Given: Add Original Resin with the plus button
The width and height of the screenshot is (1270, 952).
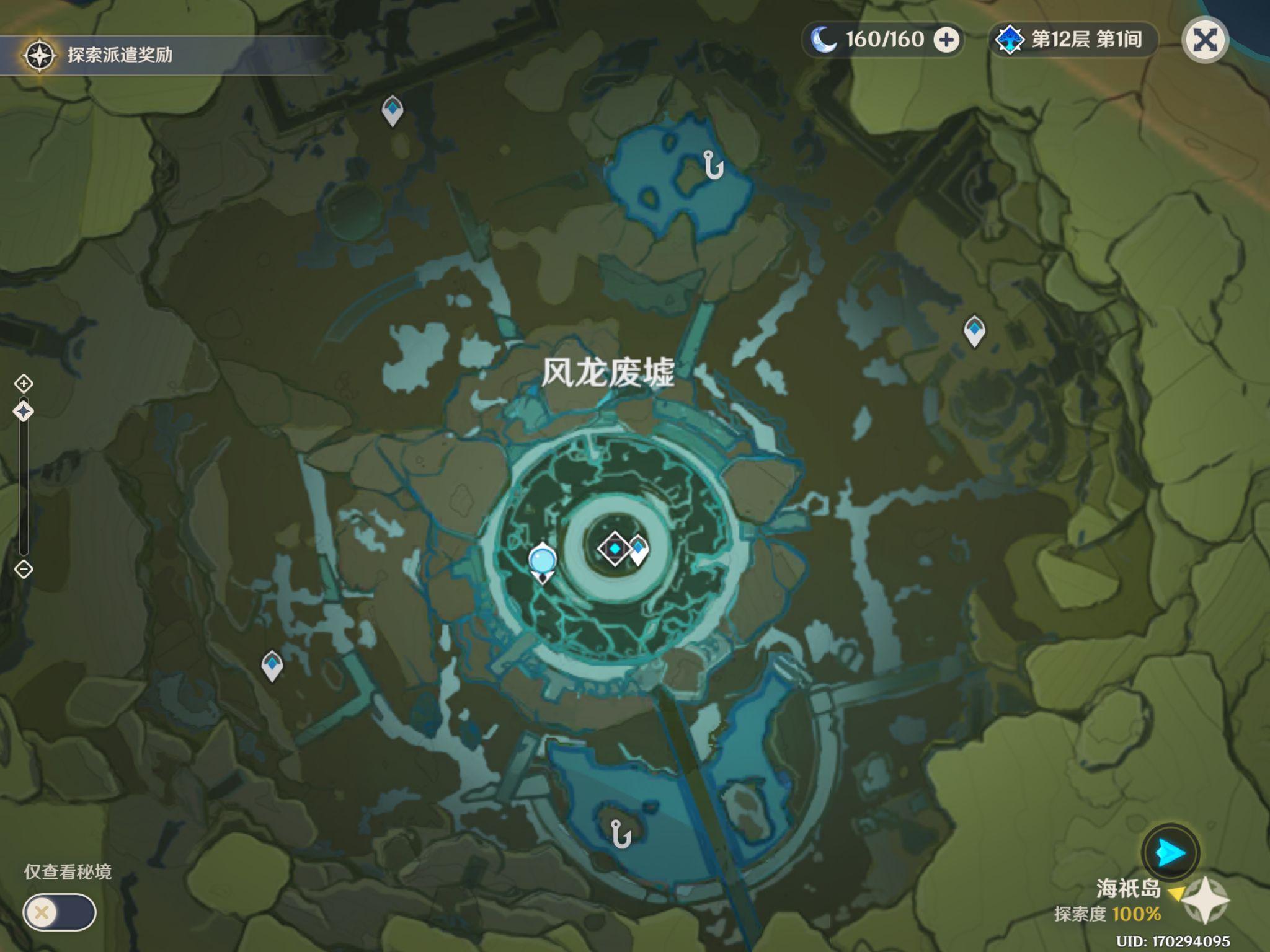Looking at the screenshot, I should [946, 40].
